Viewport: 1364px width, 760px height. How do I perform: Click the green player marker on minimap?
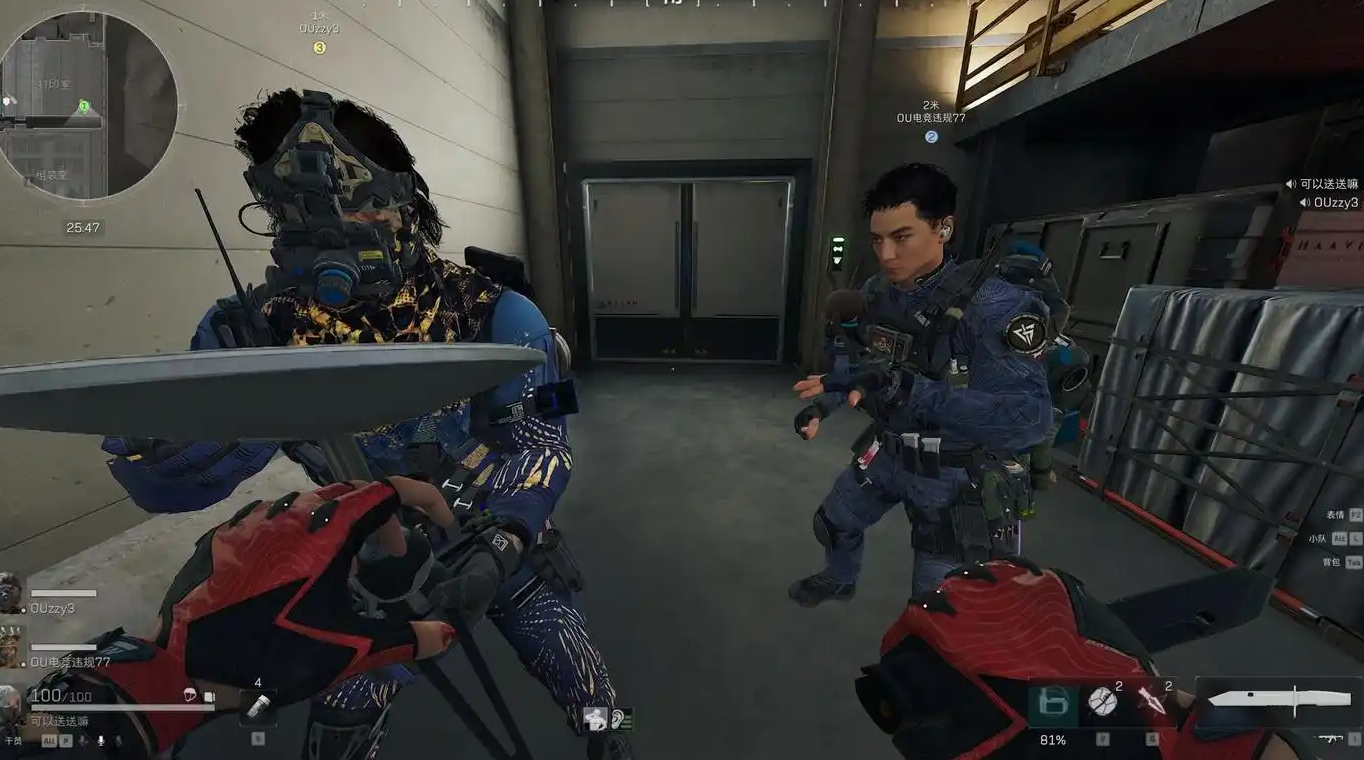pyautogui.click(x=84, y=106)
